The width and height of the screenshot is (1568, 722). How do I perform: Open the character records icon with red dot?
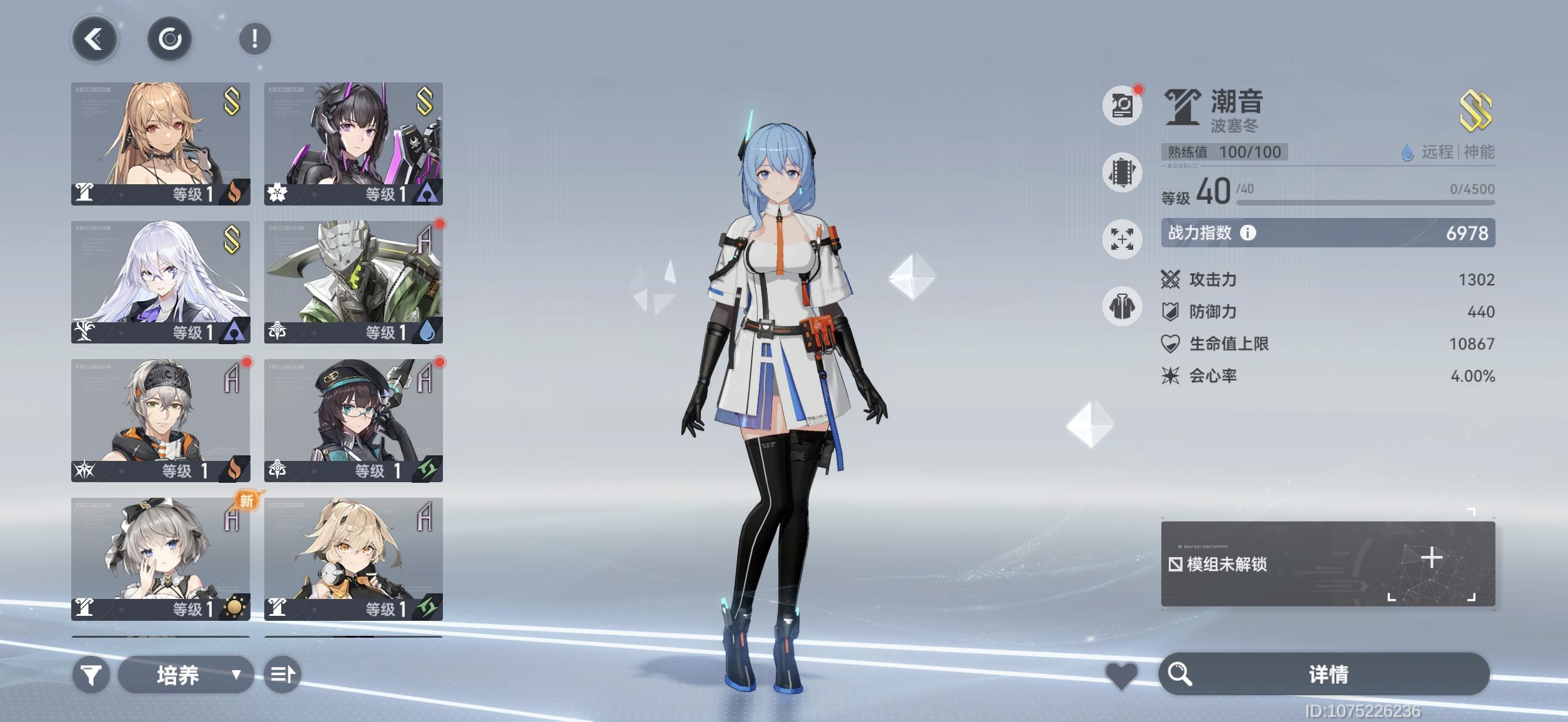point(1123,106)
